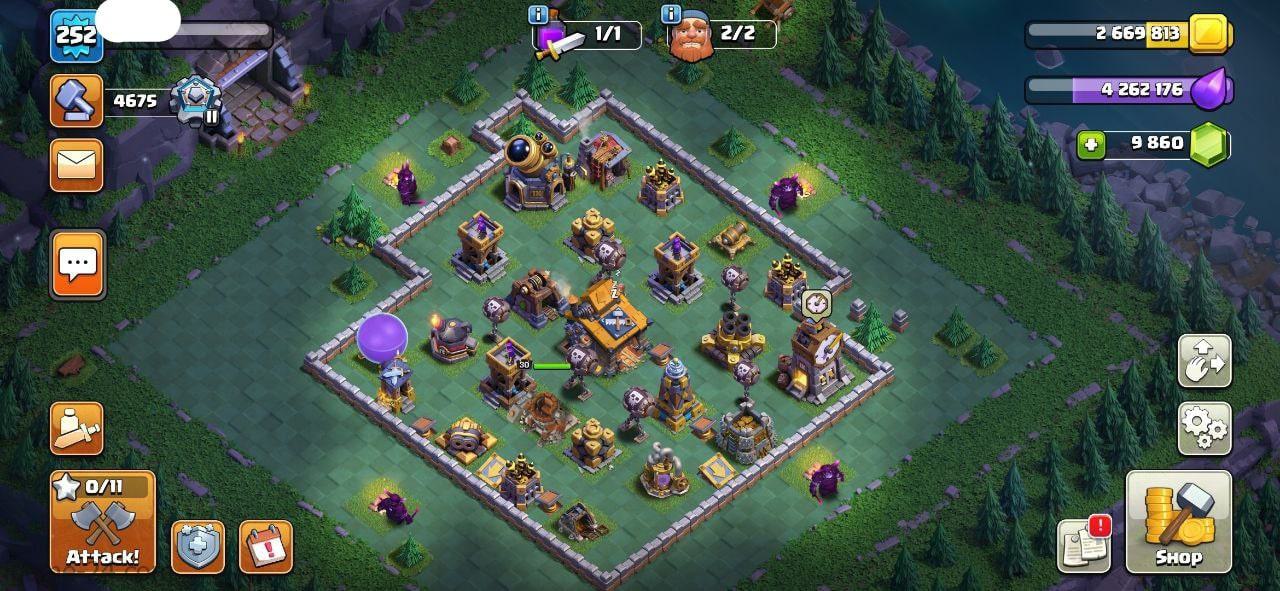Open the news notes with red alert
This screenshot has height=591, width=1280.
1085,546
